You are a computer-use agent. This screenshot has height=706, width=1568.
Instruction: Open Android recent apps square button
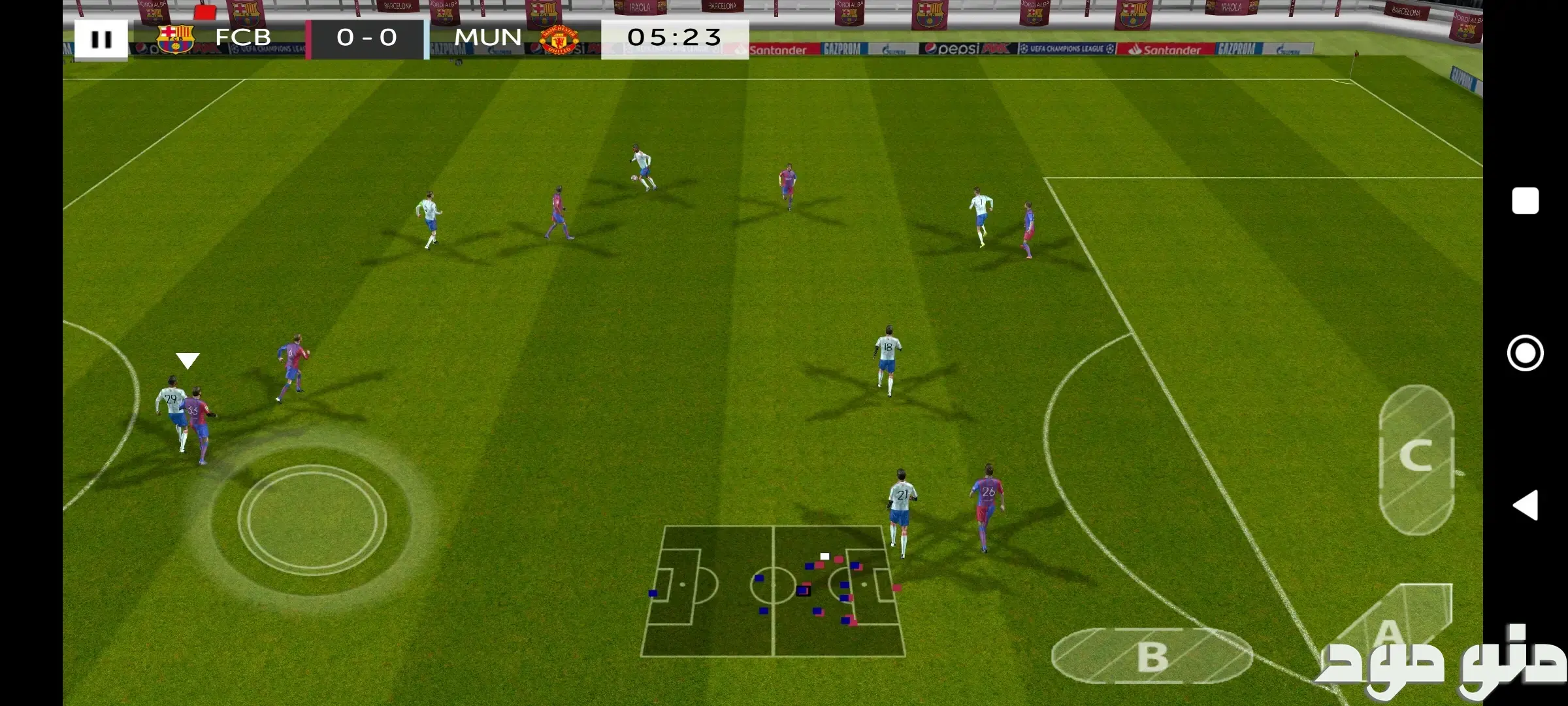[x=1525, y=201]
